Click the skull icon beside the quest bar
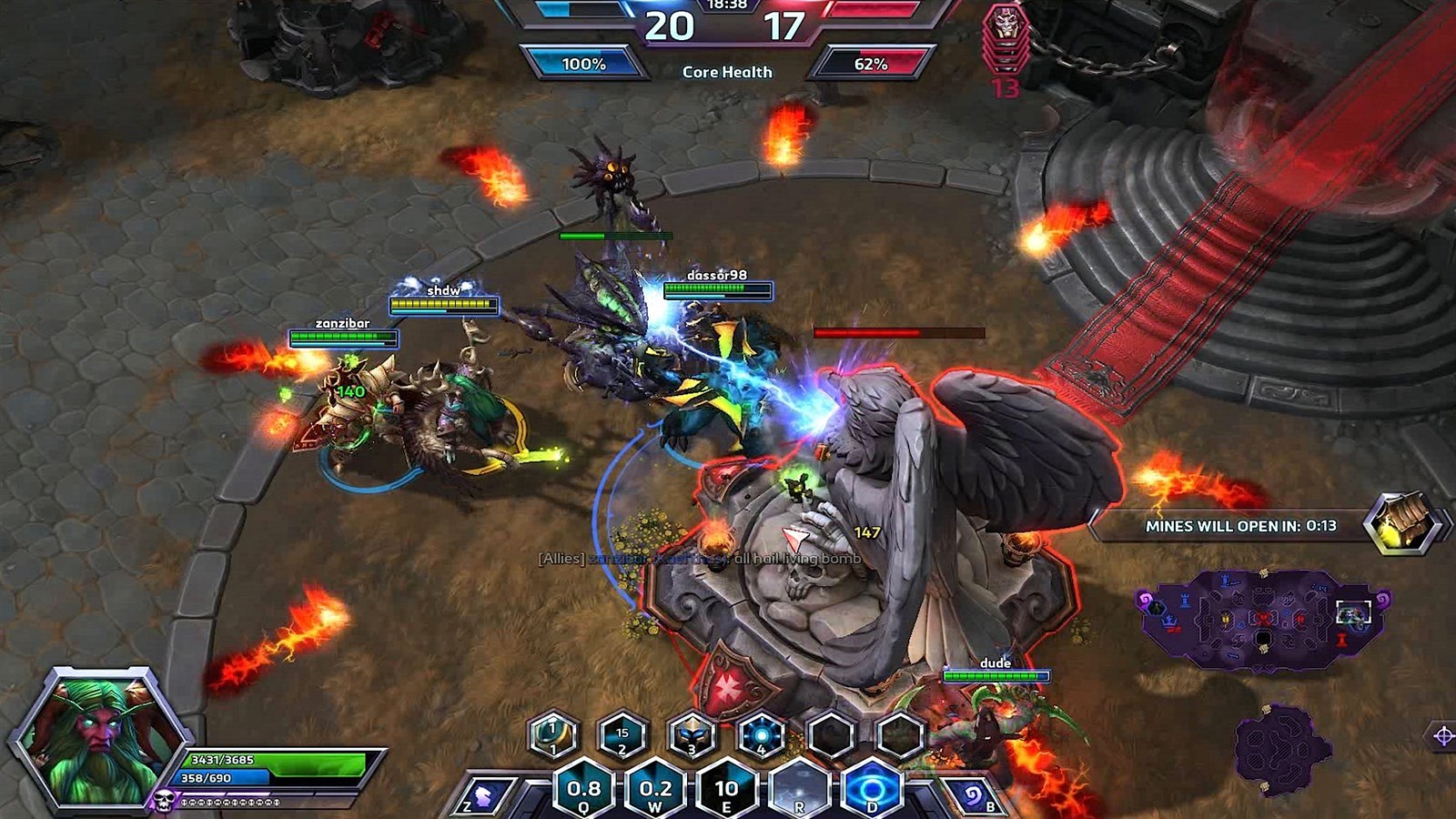This screenshot has width=1456, height=819. coord(164,801)
